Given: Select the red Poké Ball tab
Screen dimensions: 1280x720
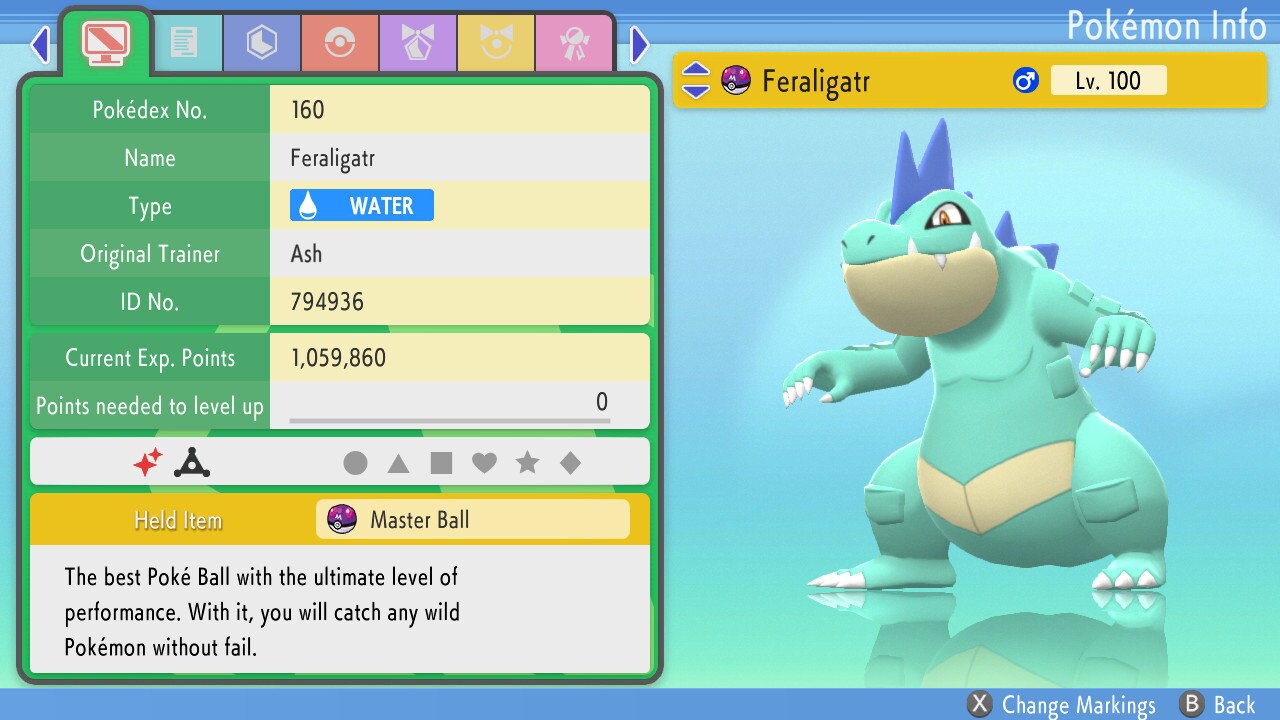Looking at the screenshot, I should pos(340,43).
